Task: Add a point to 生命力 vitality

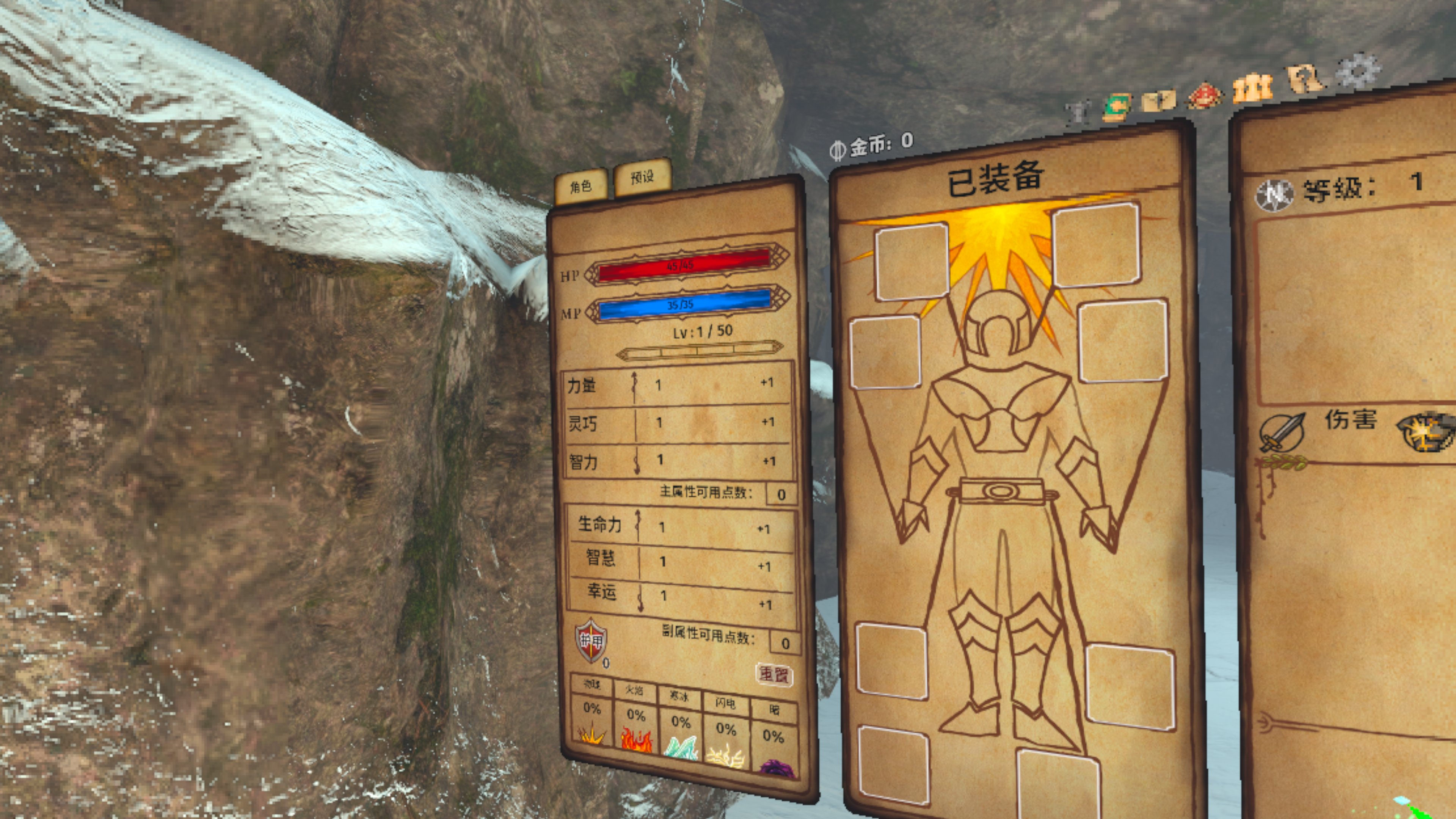Action: (x=764, y=529)
